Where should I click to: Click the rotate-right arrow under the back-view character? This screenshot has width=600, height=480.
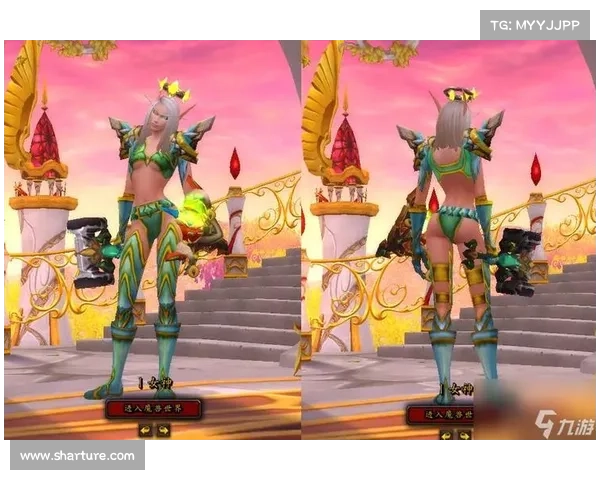click(464, 435)
